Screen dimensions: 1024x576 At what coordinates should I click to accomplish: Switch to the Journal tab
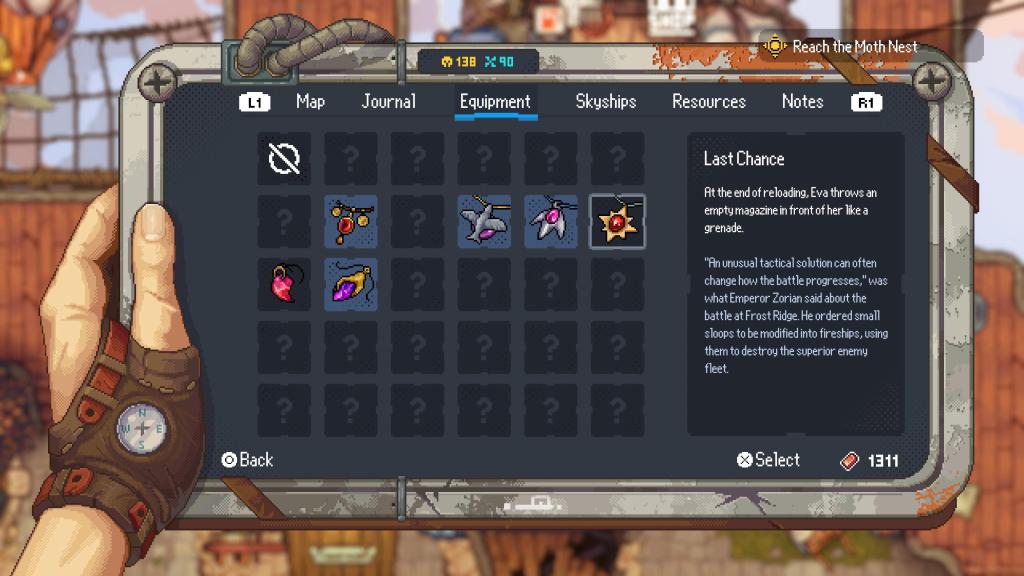click(x=389, y=102)
